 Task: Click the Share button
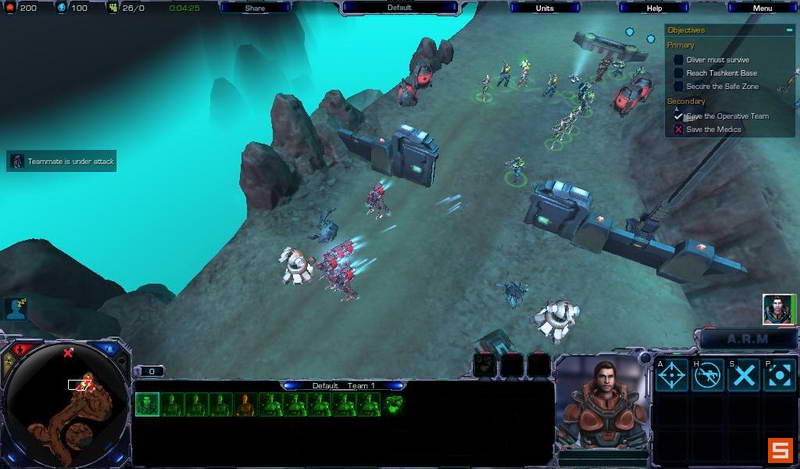tap(254, 8)
